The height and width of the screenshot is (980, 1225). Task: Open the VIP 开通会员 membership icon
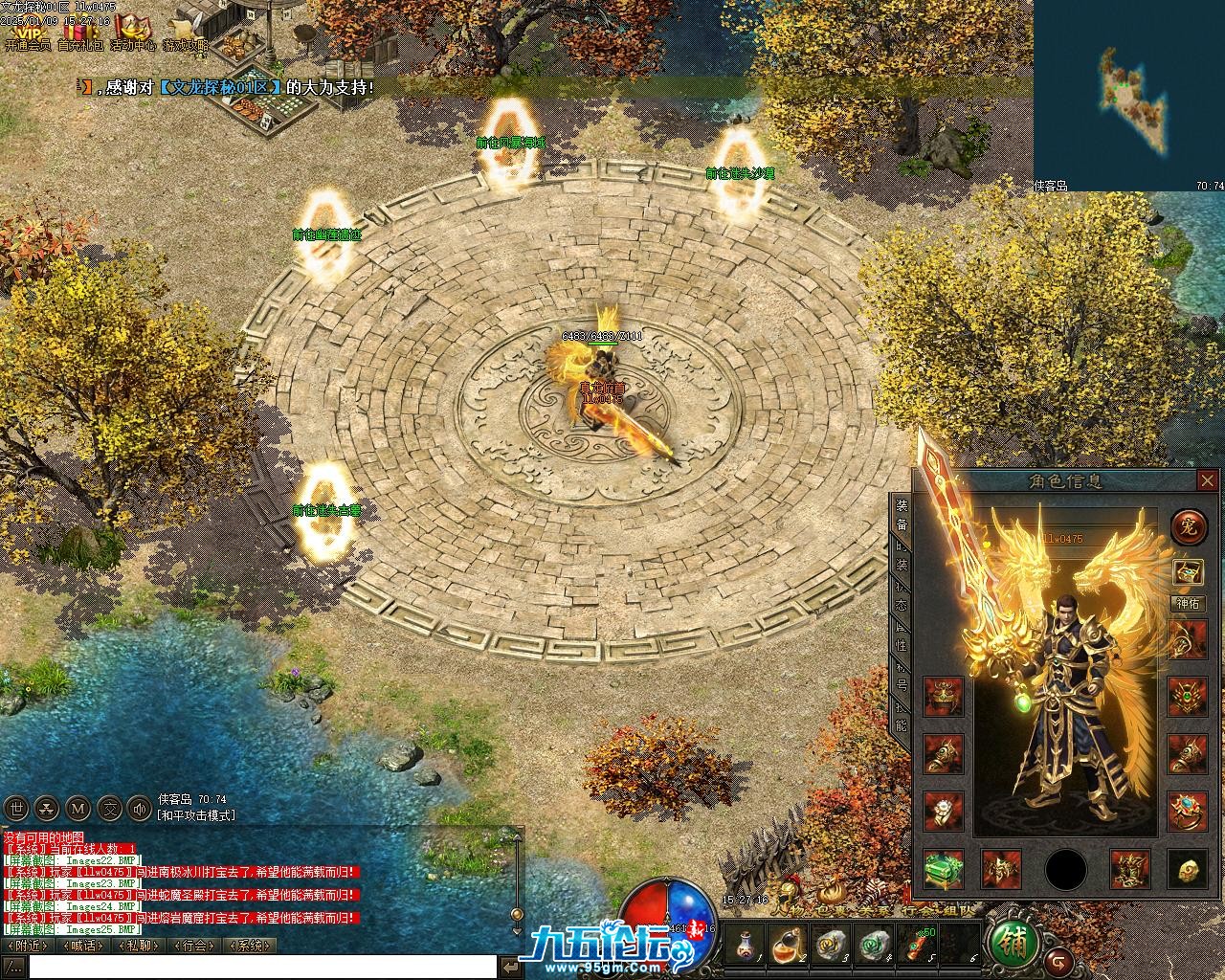click(26, 32)
